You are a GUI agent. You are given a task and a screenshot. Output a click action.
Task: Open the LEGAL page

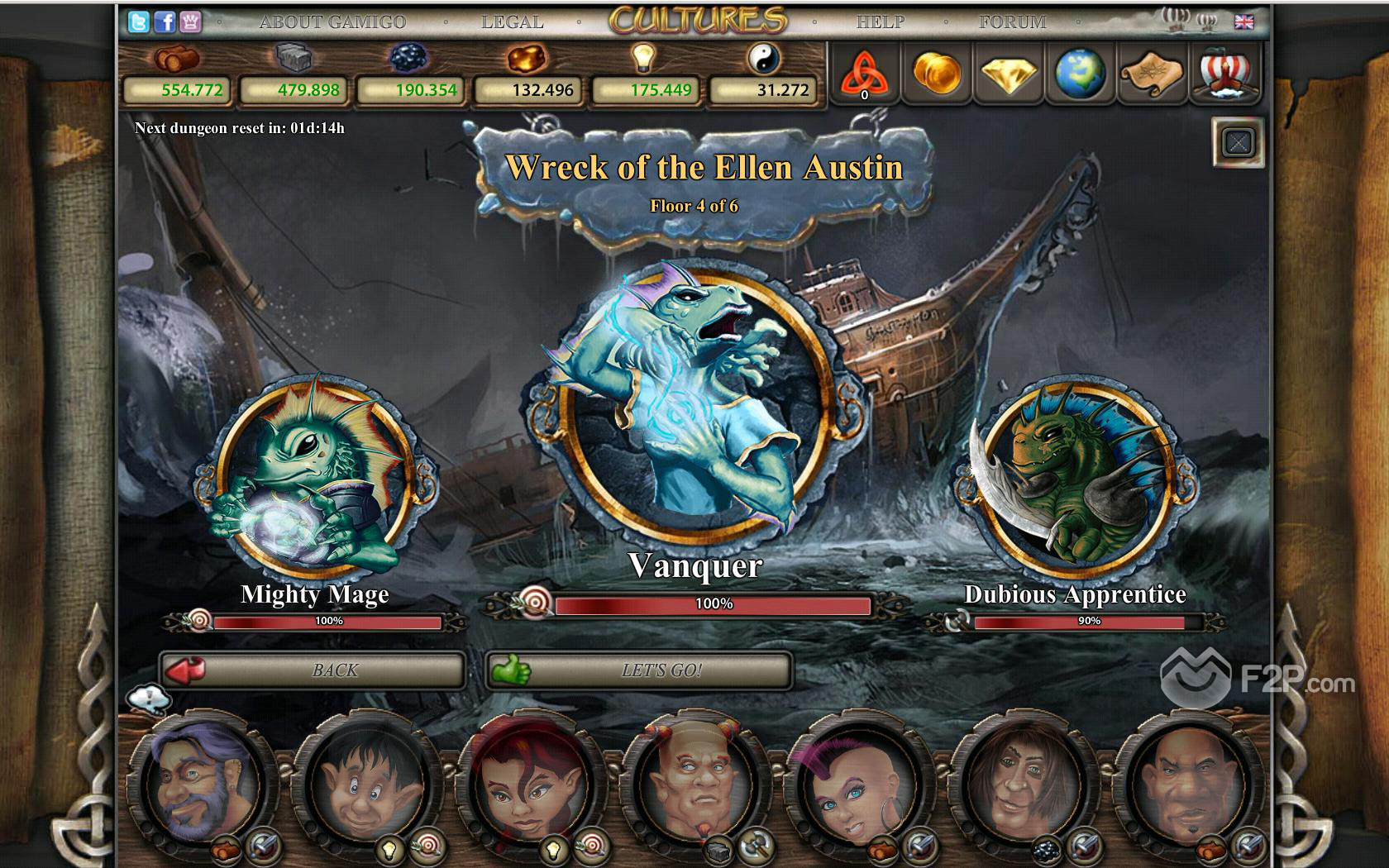point(513,22)
